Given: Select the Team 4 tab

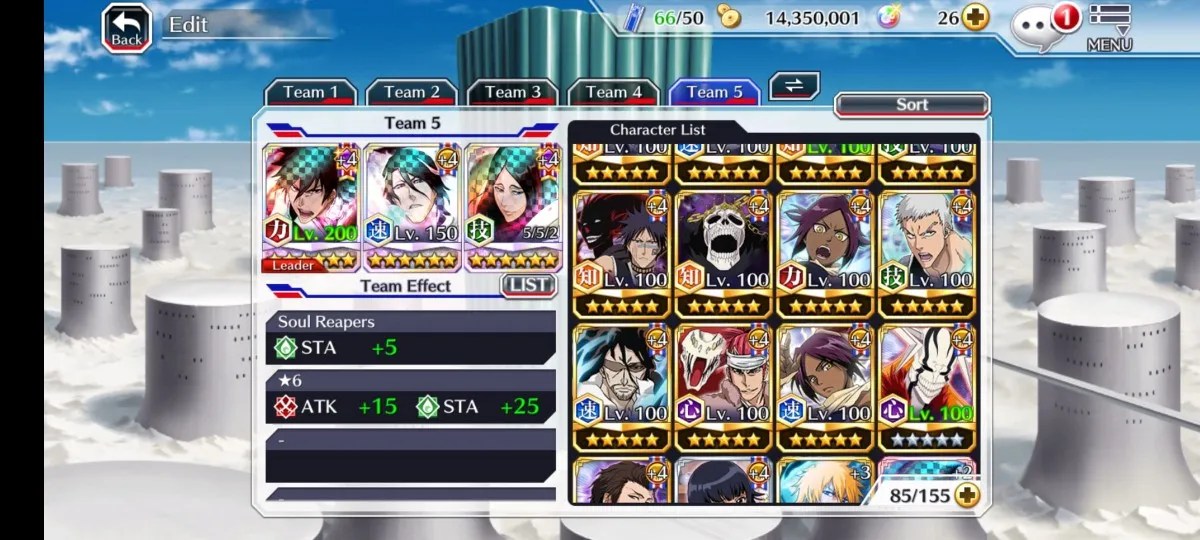Looking at the screenshot, I should [613, 92].
